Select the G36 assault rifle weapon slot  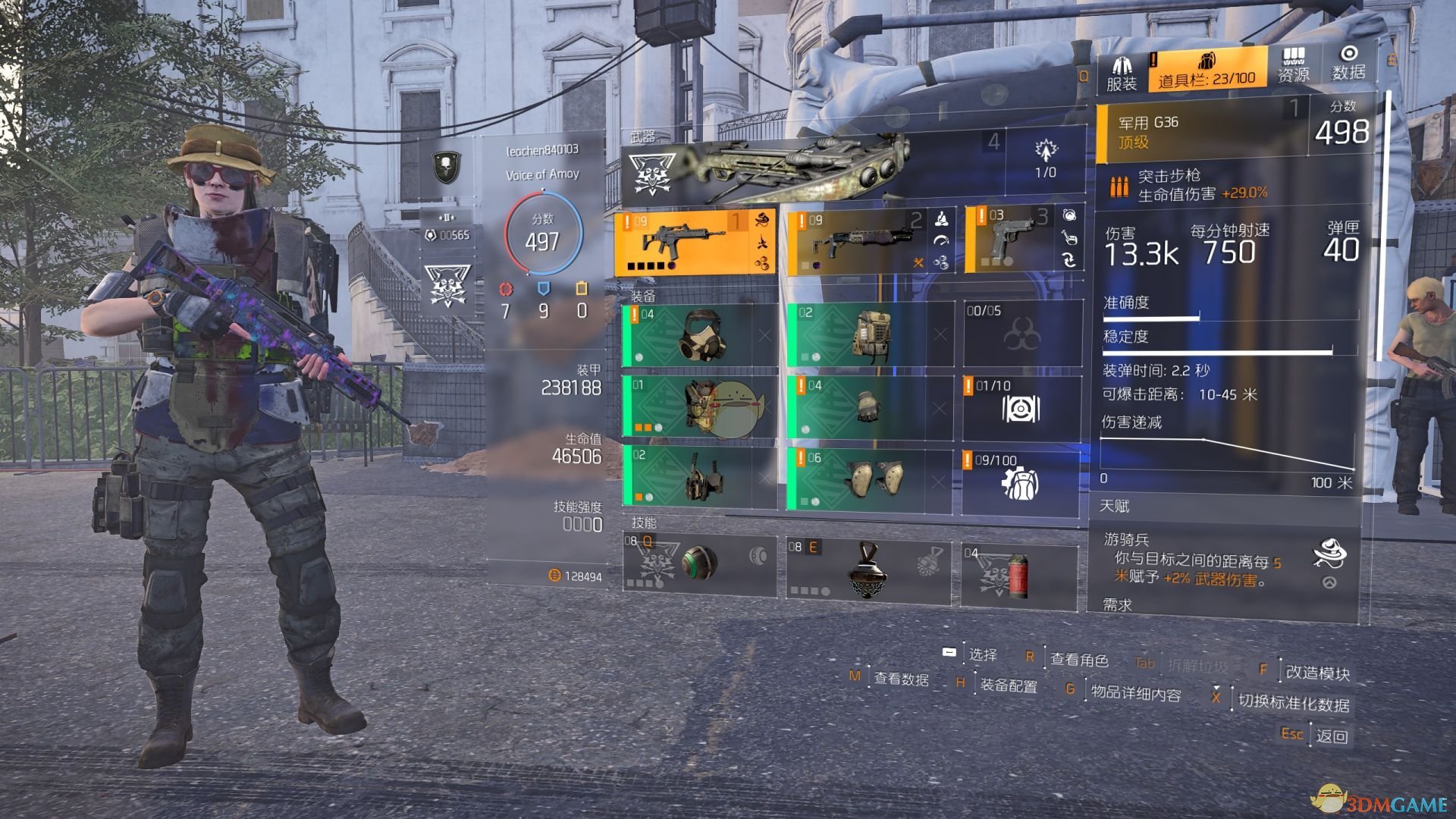tap(695, 241)
